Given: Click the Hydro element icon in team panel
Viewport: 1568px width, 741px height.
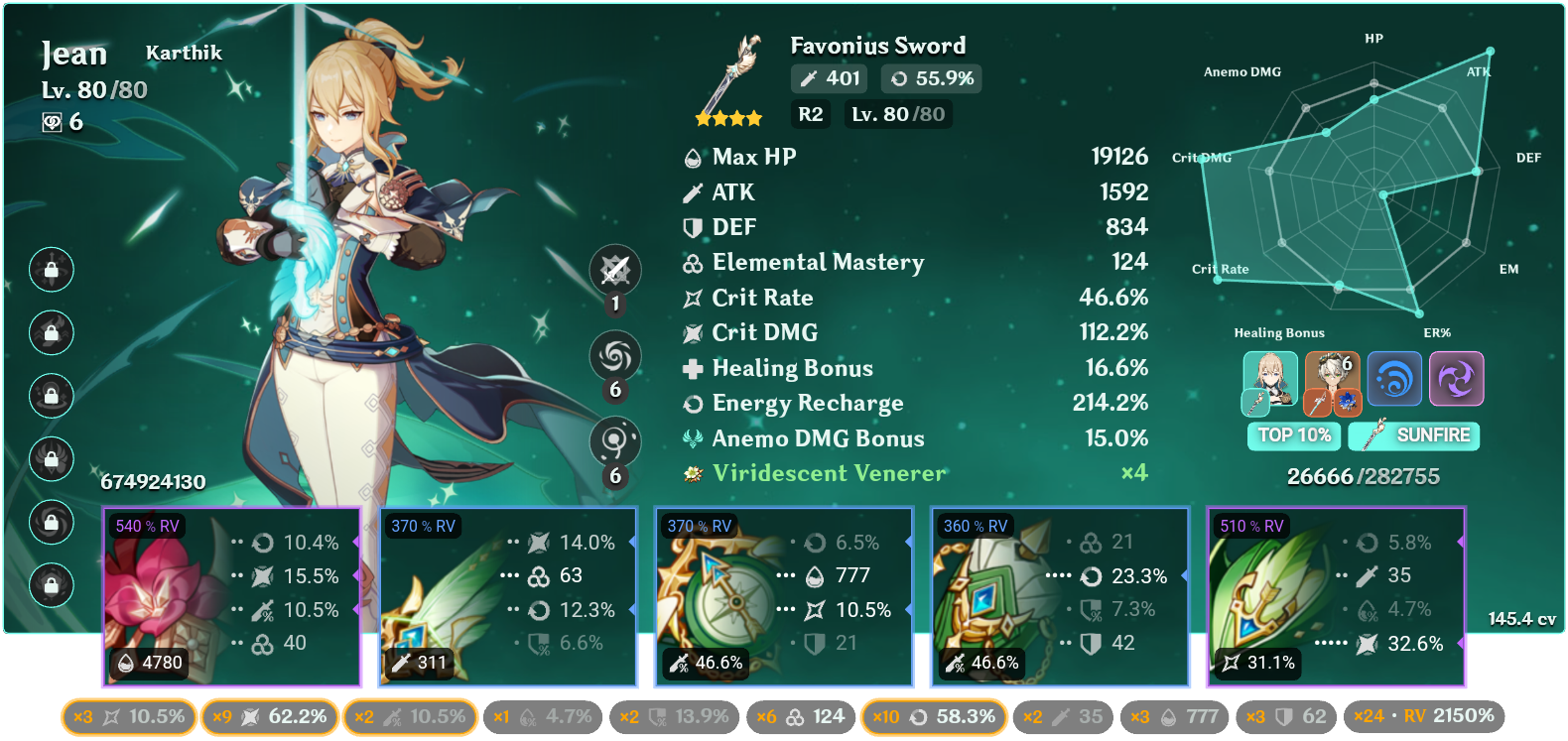Looking at the screenshot, I should [x=1394, y=379].
